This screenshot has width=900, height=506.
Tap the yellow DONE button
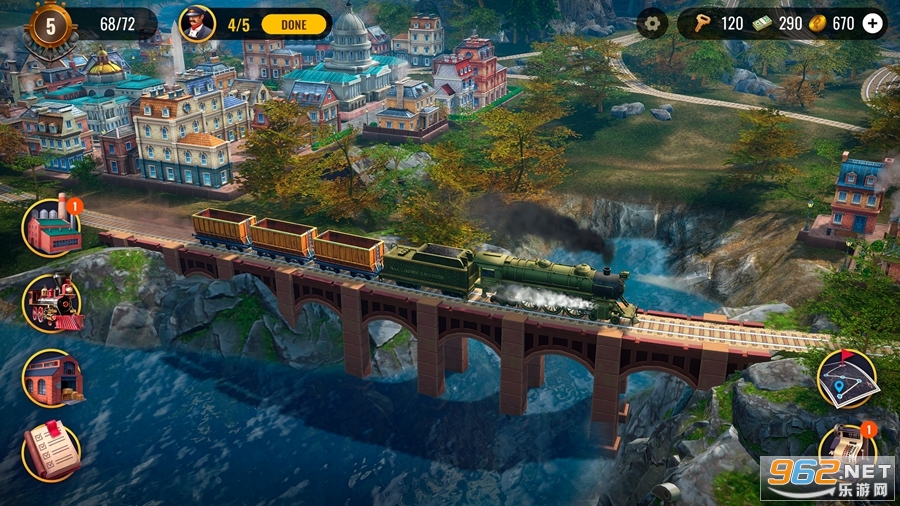pos(292,23)
